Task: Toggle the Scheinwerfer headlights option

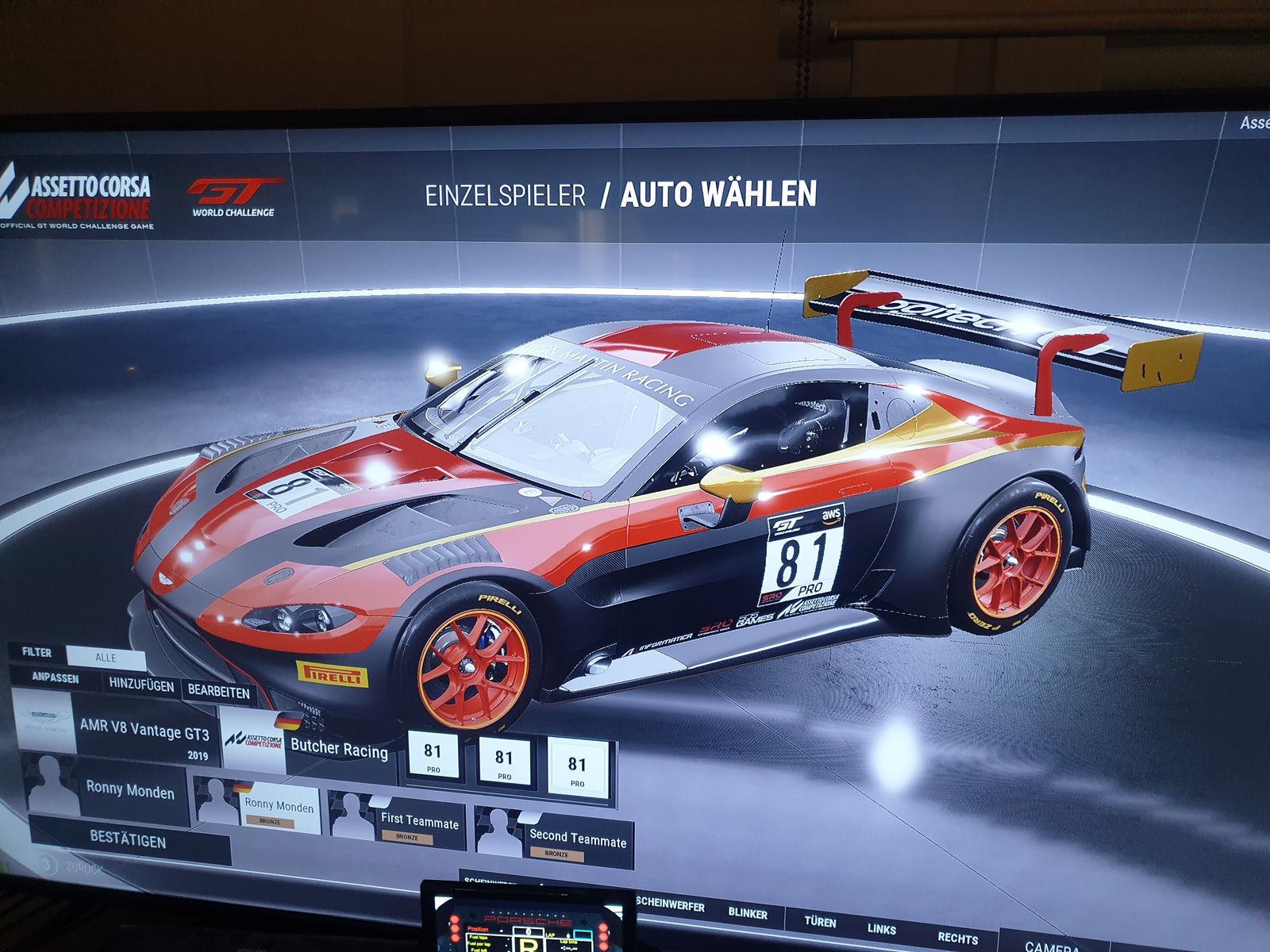Action: (669, 904)
